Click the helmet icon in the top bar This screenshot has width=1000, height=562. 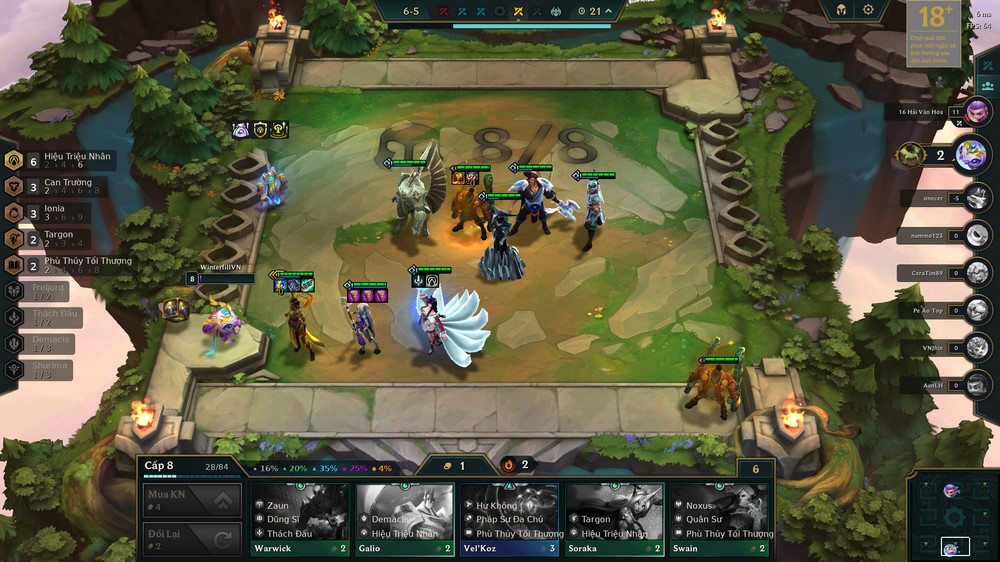(842, 10)
